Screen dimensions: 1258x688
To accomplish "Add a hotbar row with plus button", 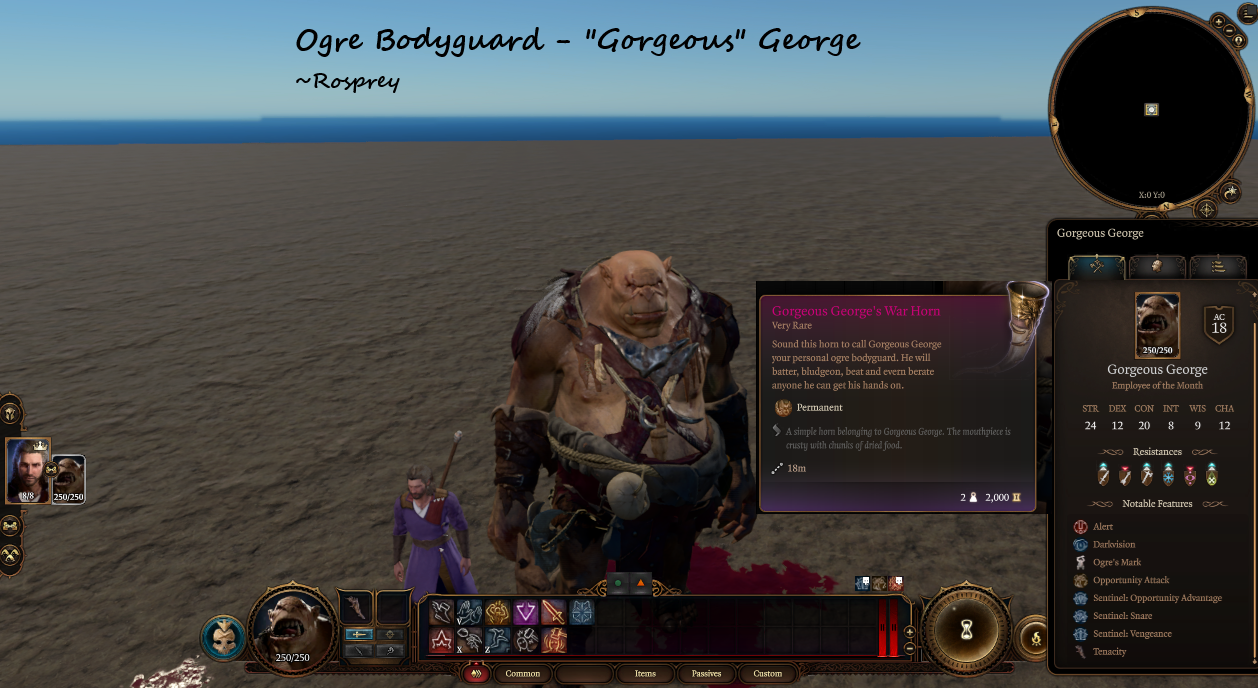I will point(909,632).
